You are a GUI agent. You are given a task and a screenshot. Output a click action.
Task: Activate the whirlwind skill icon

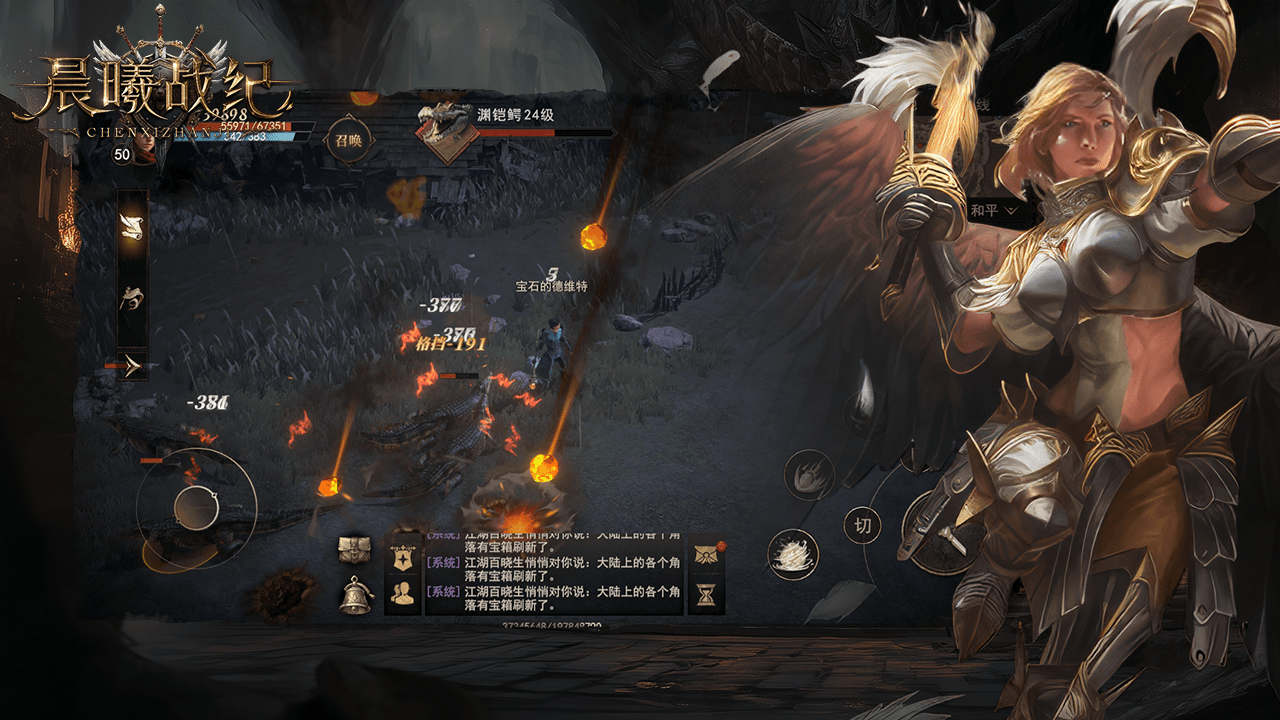click(793, 555)
